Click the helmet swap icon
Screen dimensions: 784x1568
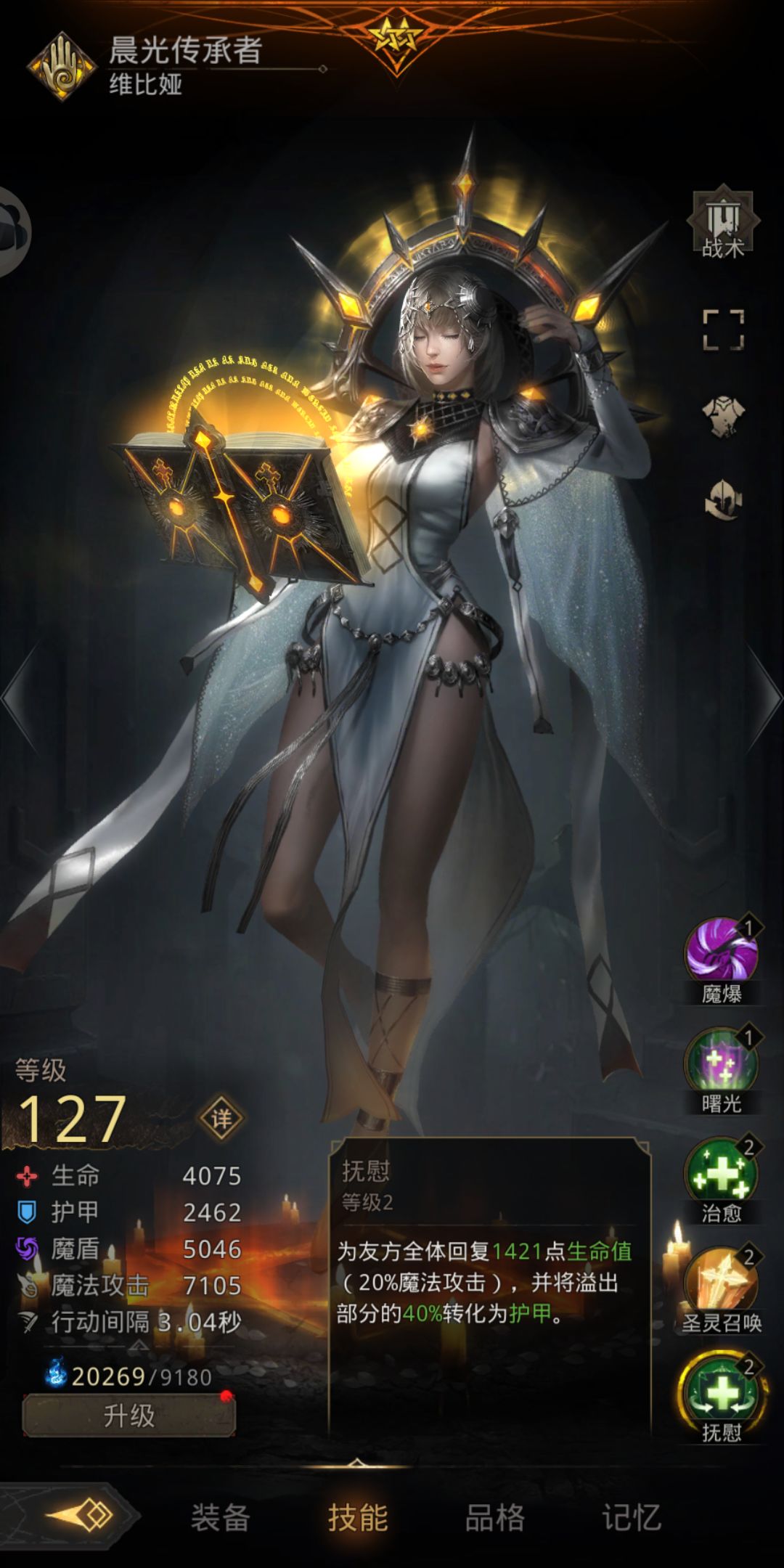723,499
